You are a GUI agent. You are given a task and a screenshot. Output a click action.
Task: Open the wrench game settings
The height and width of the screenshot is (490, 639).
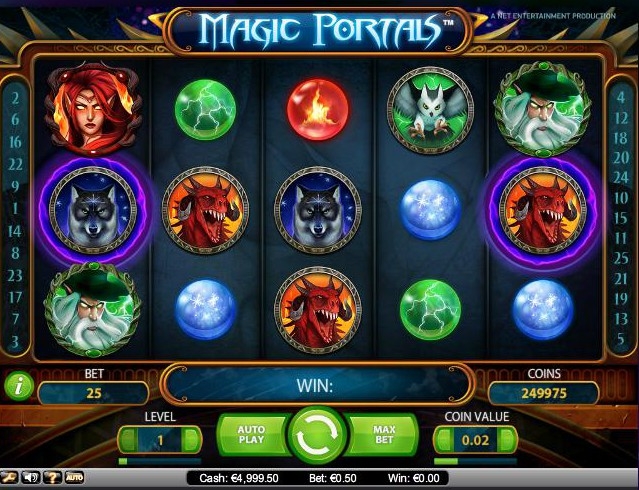click(x=9, y=478)
